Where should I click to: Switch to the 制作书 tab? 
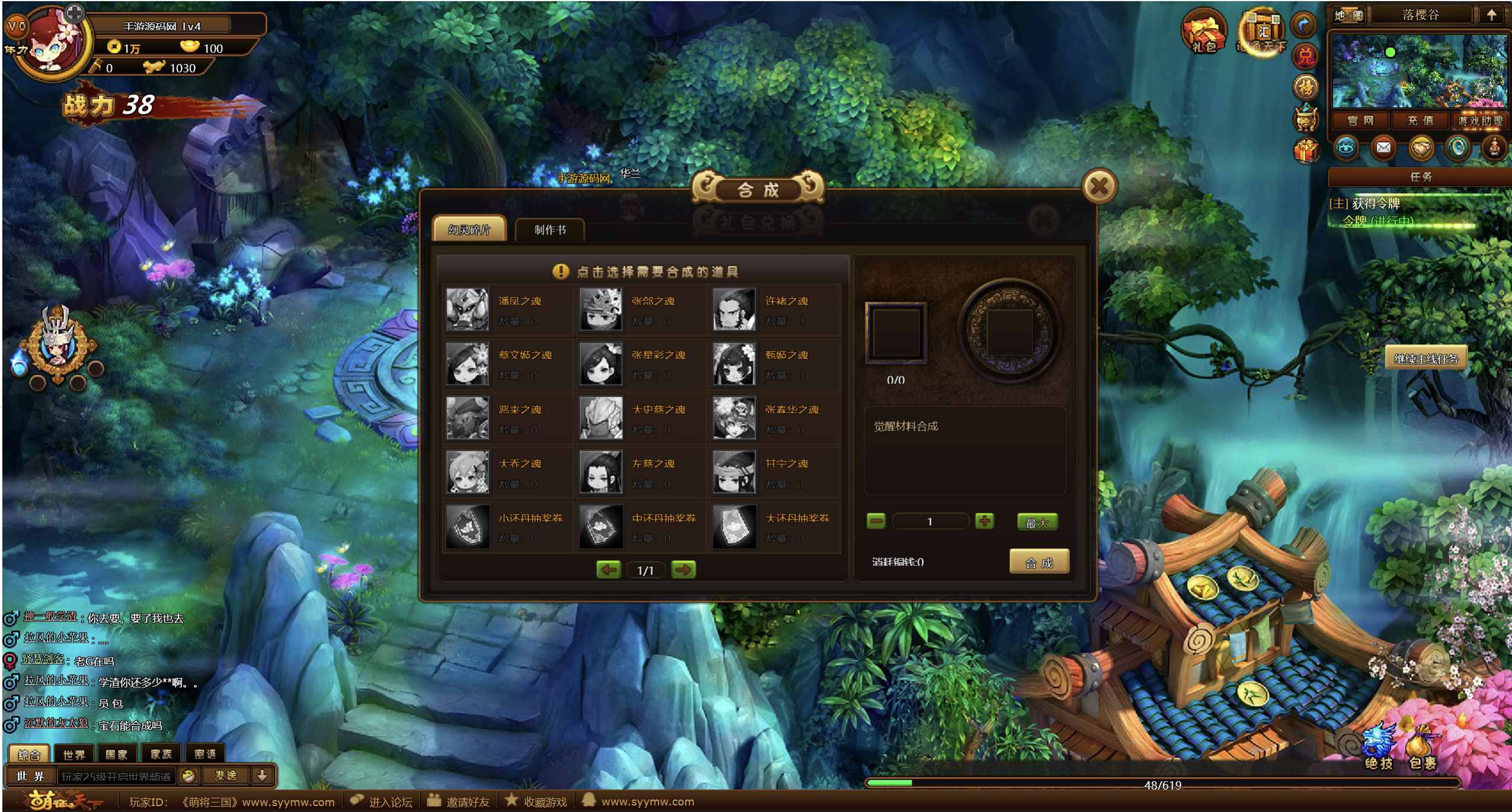tap(549, 230)
